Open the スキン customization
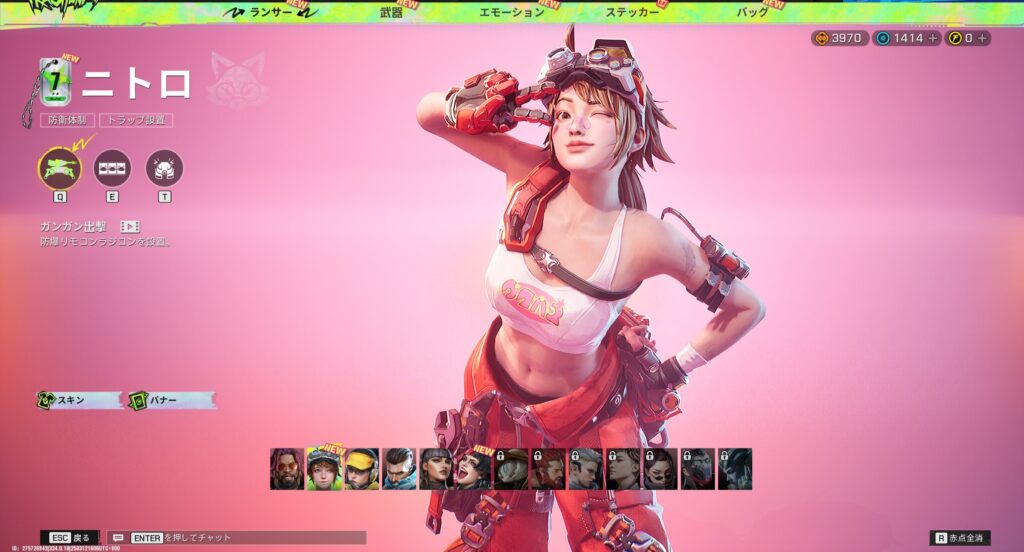The height and width of the screenshot is (552, 1024). pos(79,400)
